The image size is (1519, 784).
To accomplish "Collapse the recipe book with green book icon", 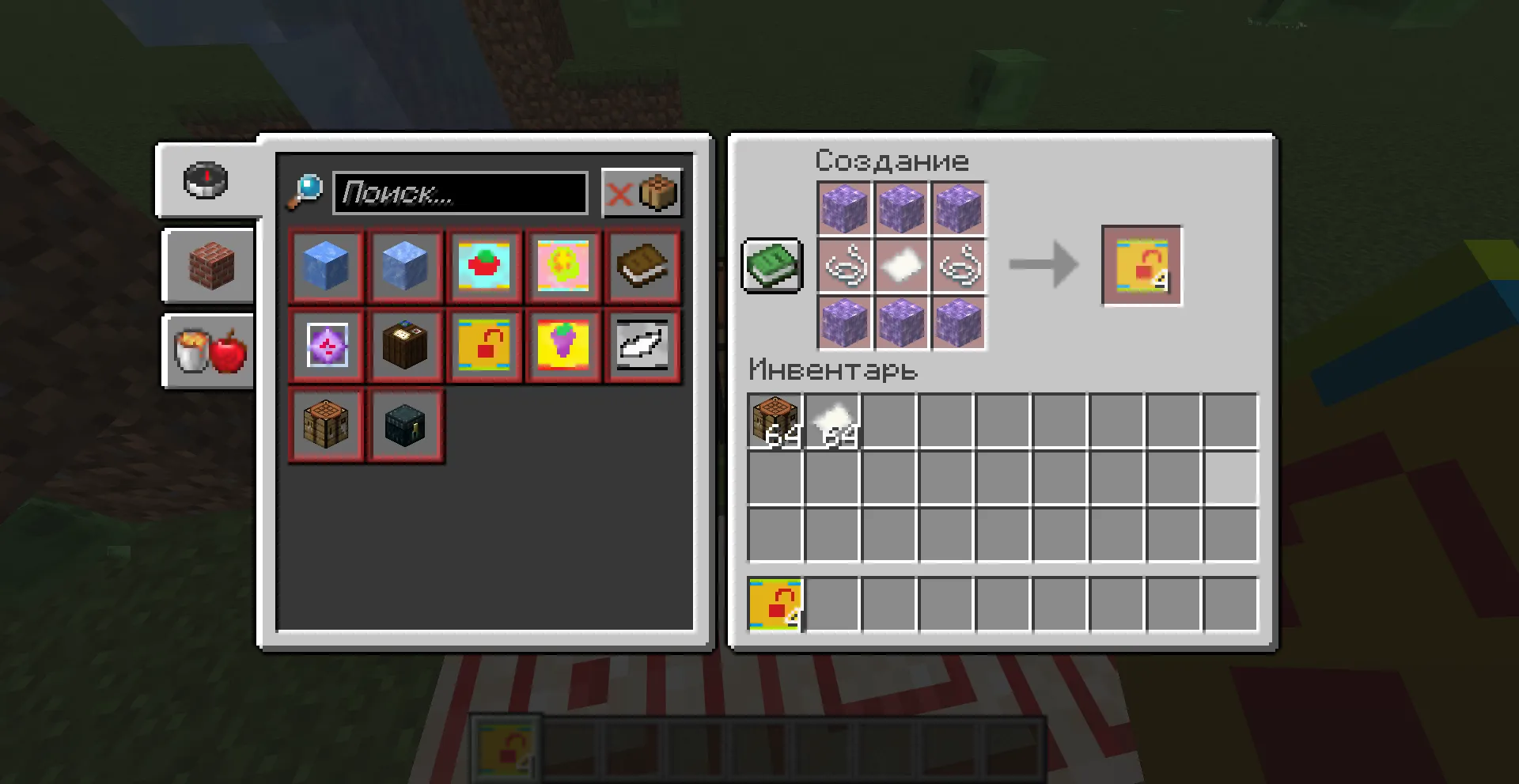I will pos(771,266).
